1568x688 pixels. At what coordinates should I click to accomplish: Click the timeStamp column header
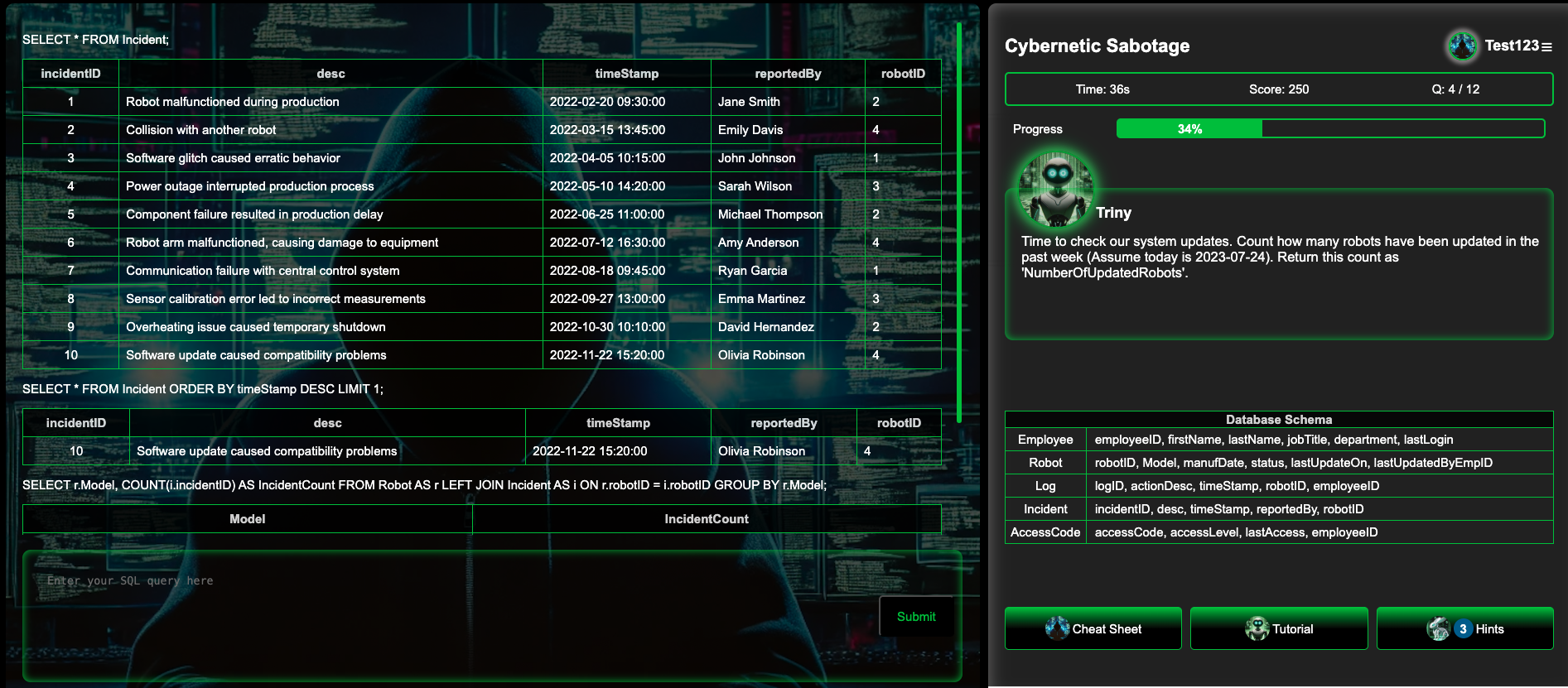(x=626, y=74)
